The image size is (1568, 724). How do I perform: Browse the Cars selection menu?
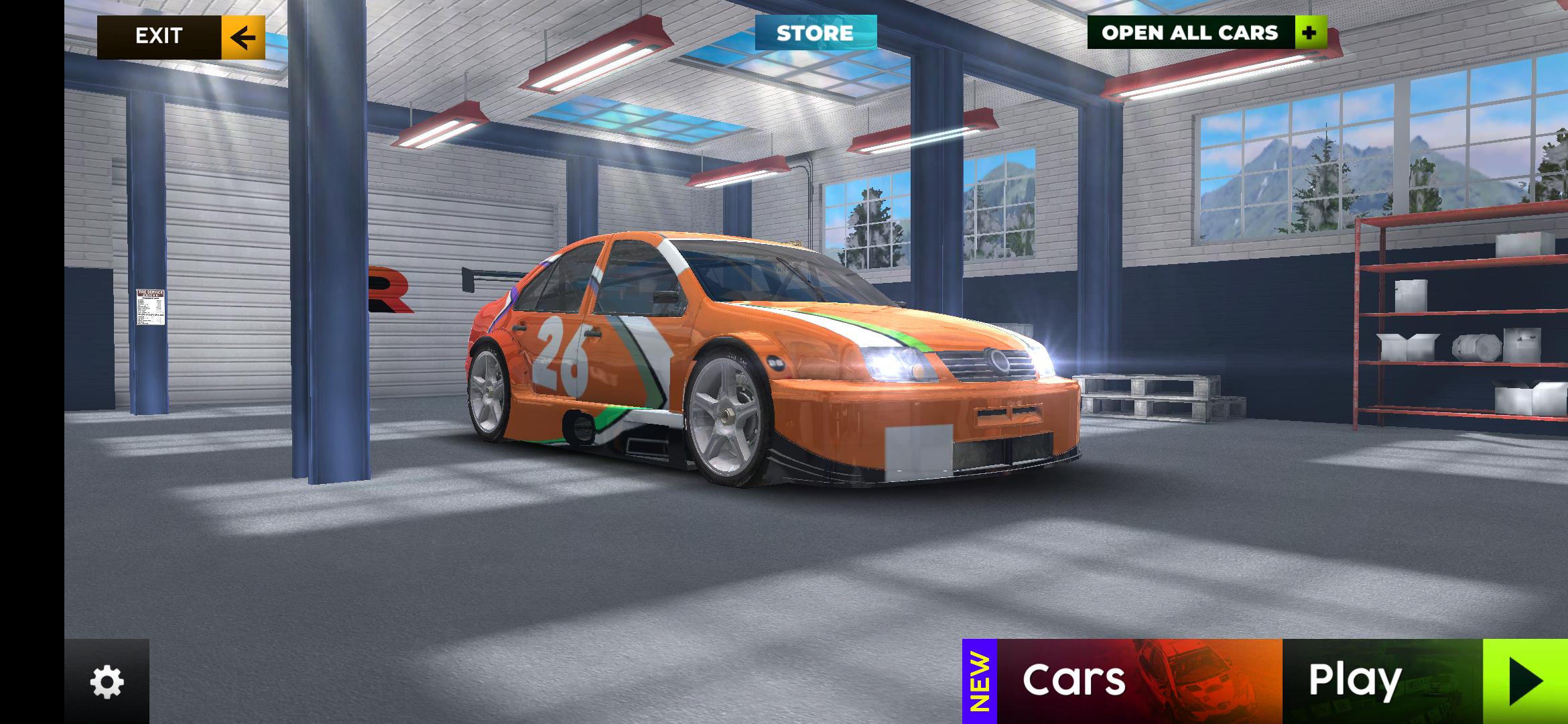point(1123,680)
